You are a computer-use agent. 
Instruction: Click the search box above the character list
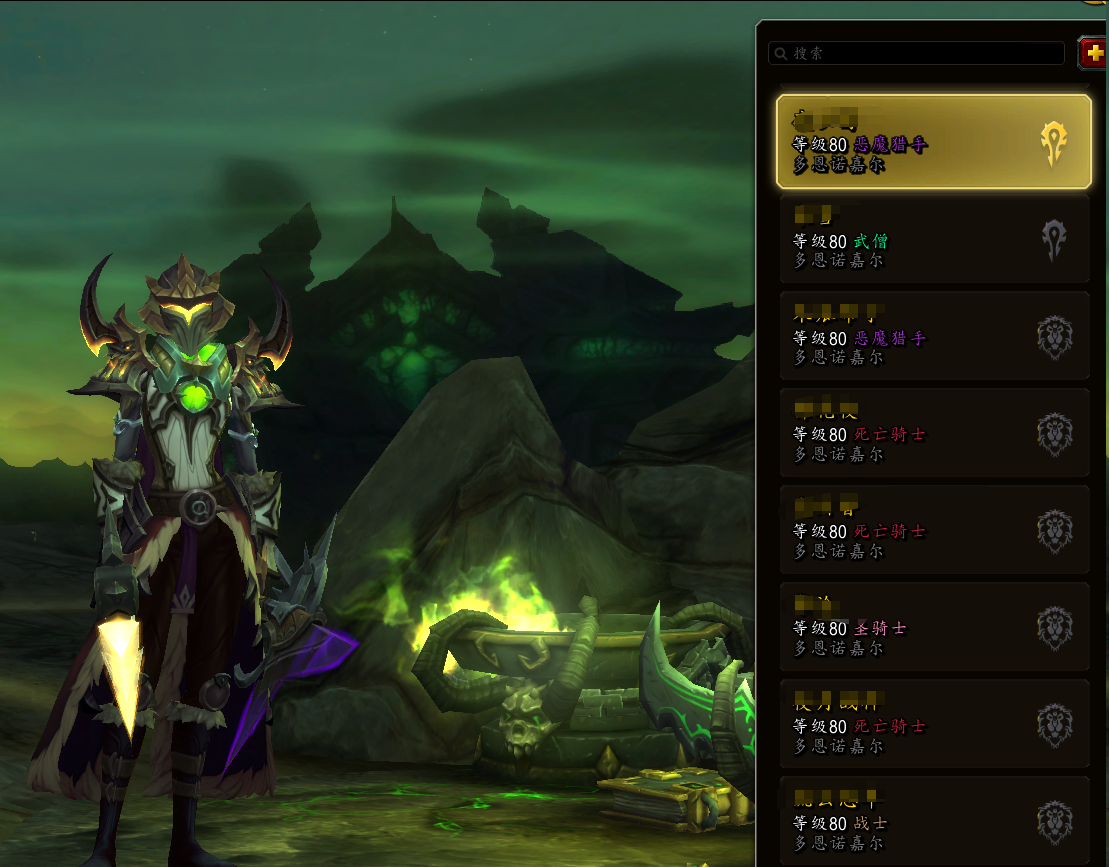[x=916, y=53]
